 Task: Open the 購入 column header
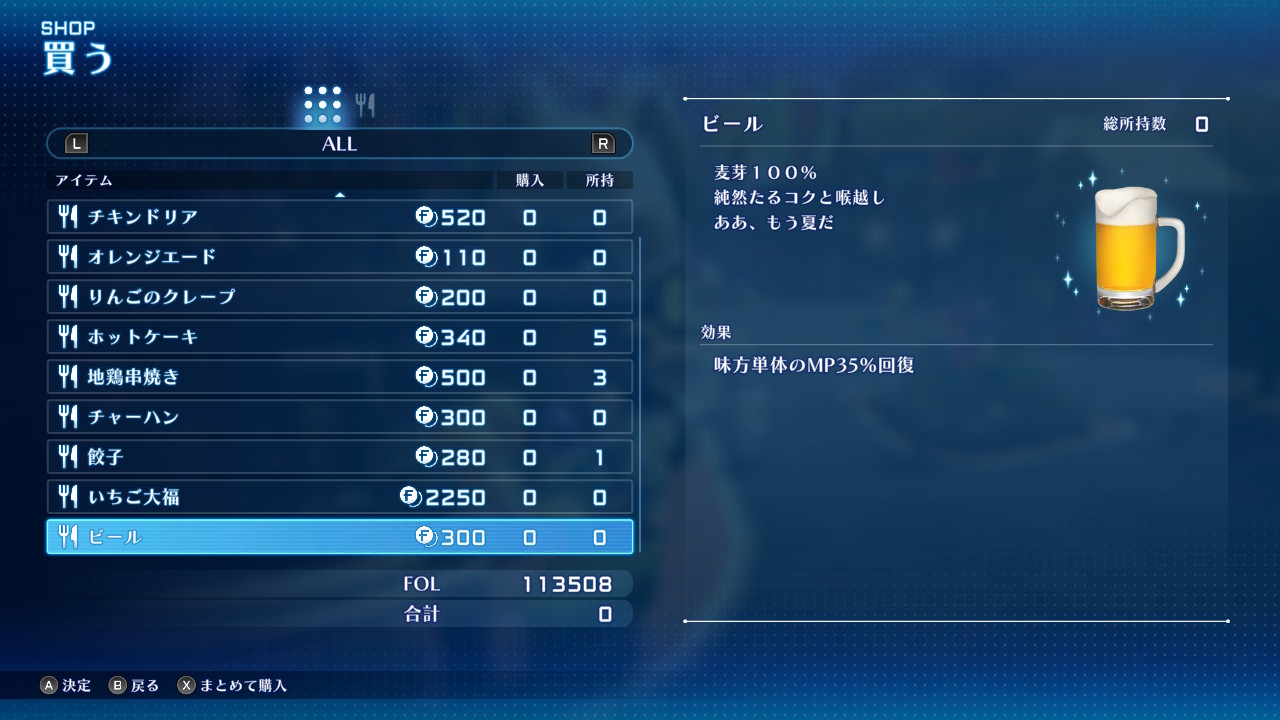528,180
